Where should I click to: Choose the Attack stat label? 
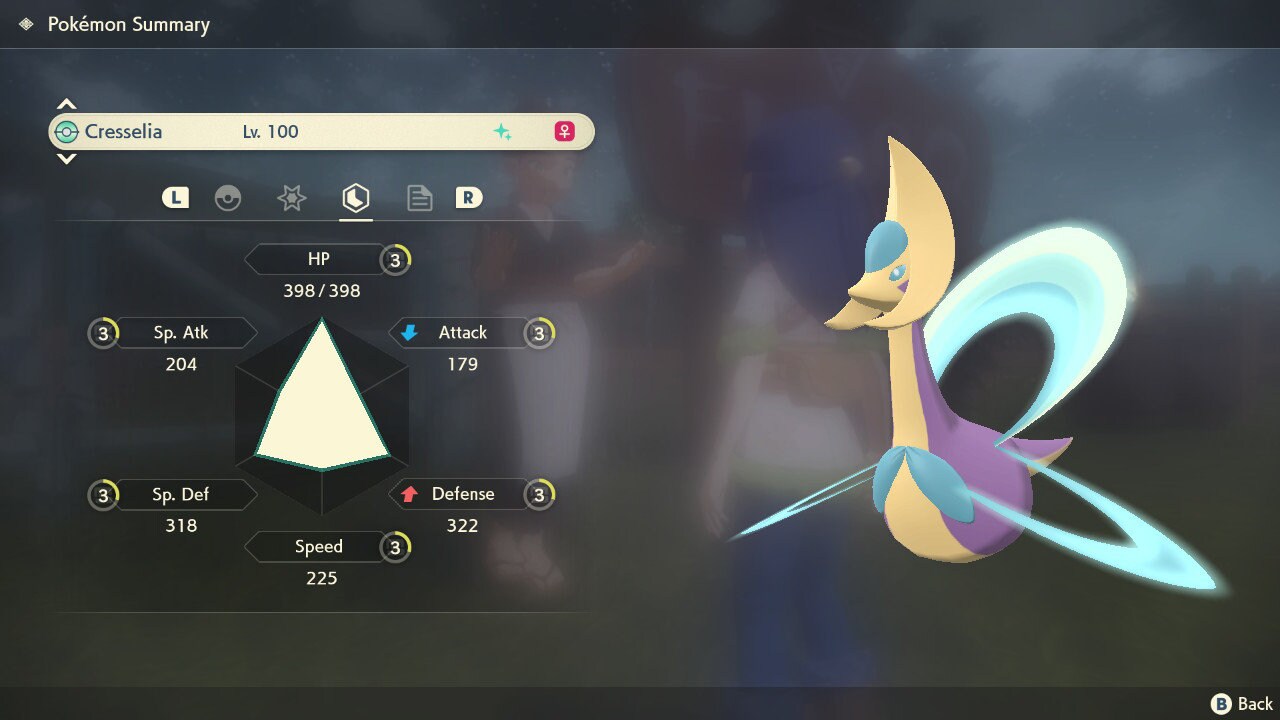click(x=462, y=333)
